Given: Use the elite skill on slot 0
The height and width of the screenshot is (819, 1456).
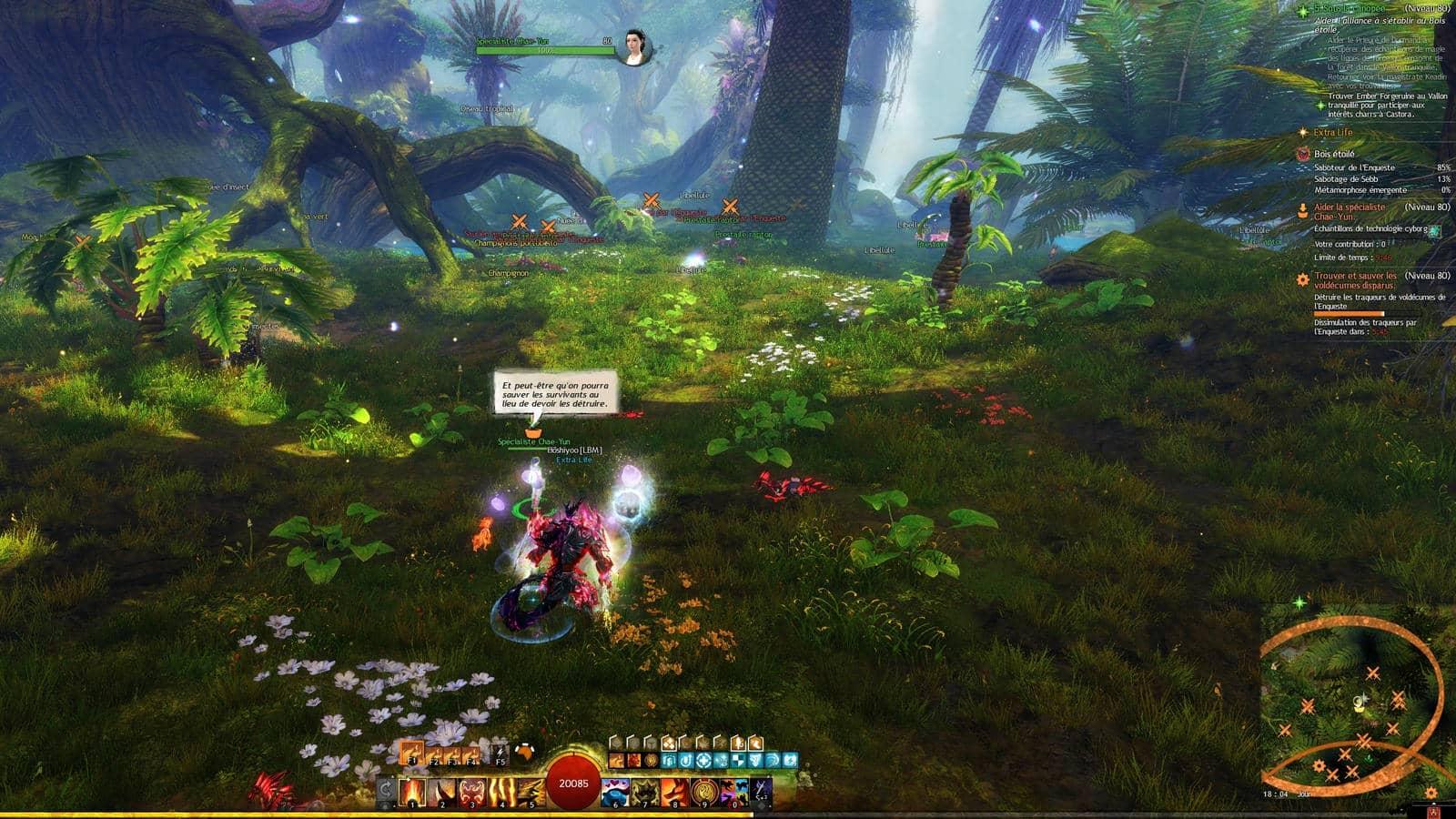Looking at the screenshot, I should pos(733,792).
